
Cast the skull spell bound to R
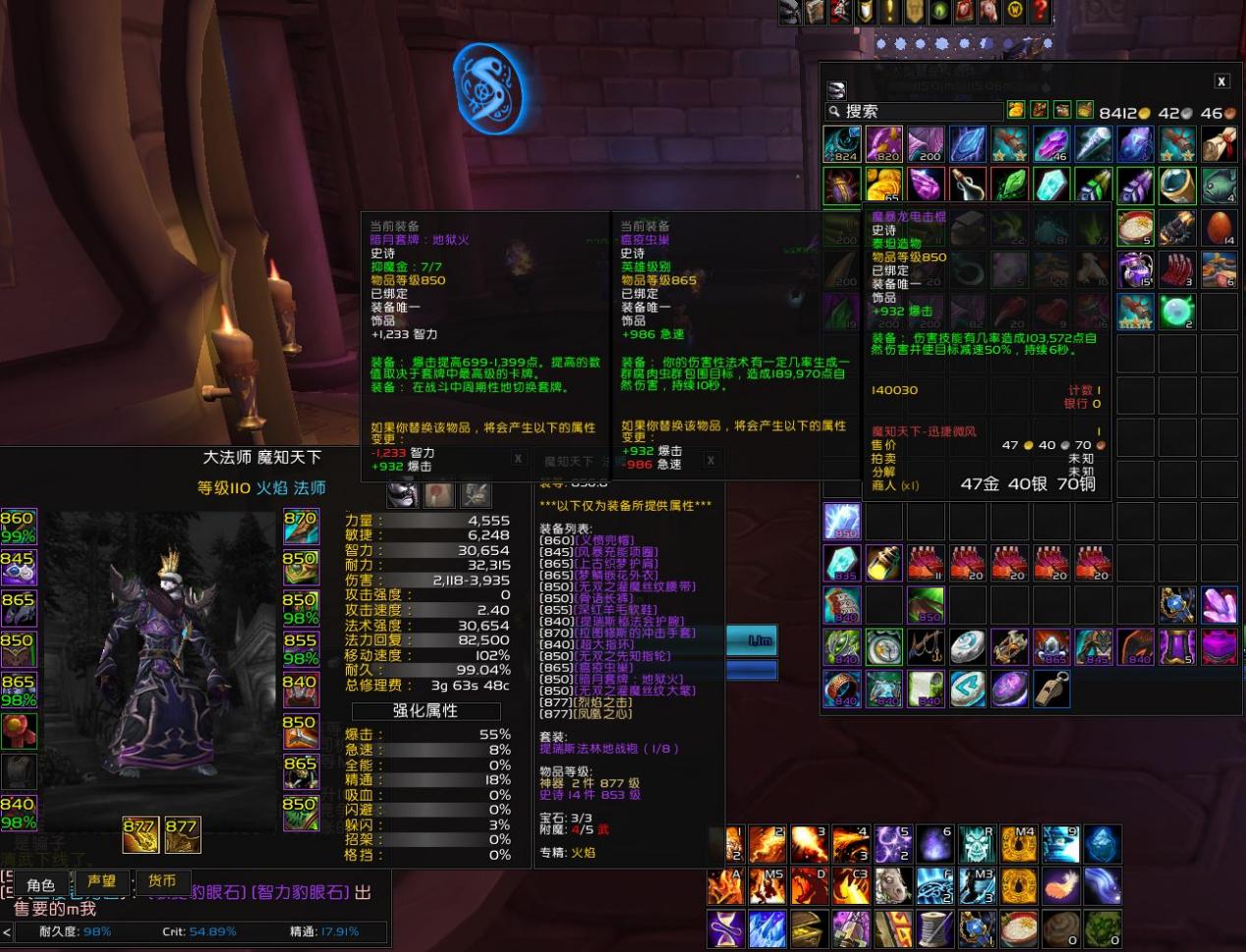coord(977,845)
